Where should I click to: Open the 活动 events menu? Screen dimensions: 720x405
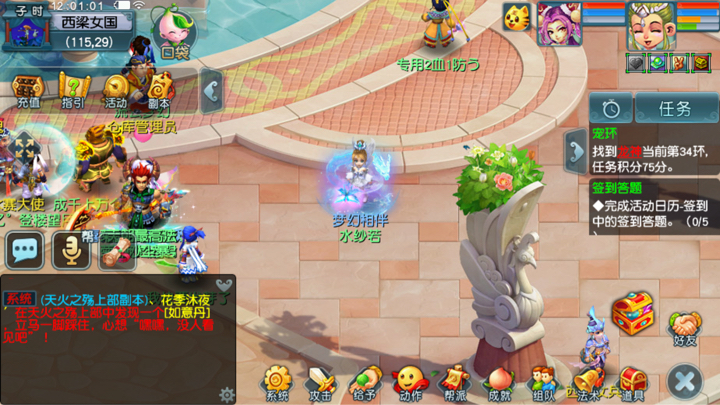click(x=117, y=89)
